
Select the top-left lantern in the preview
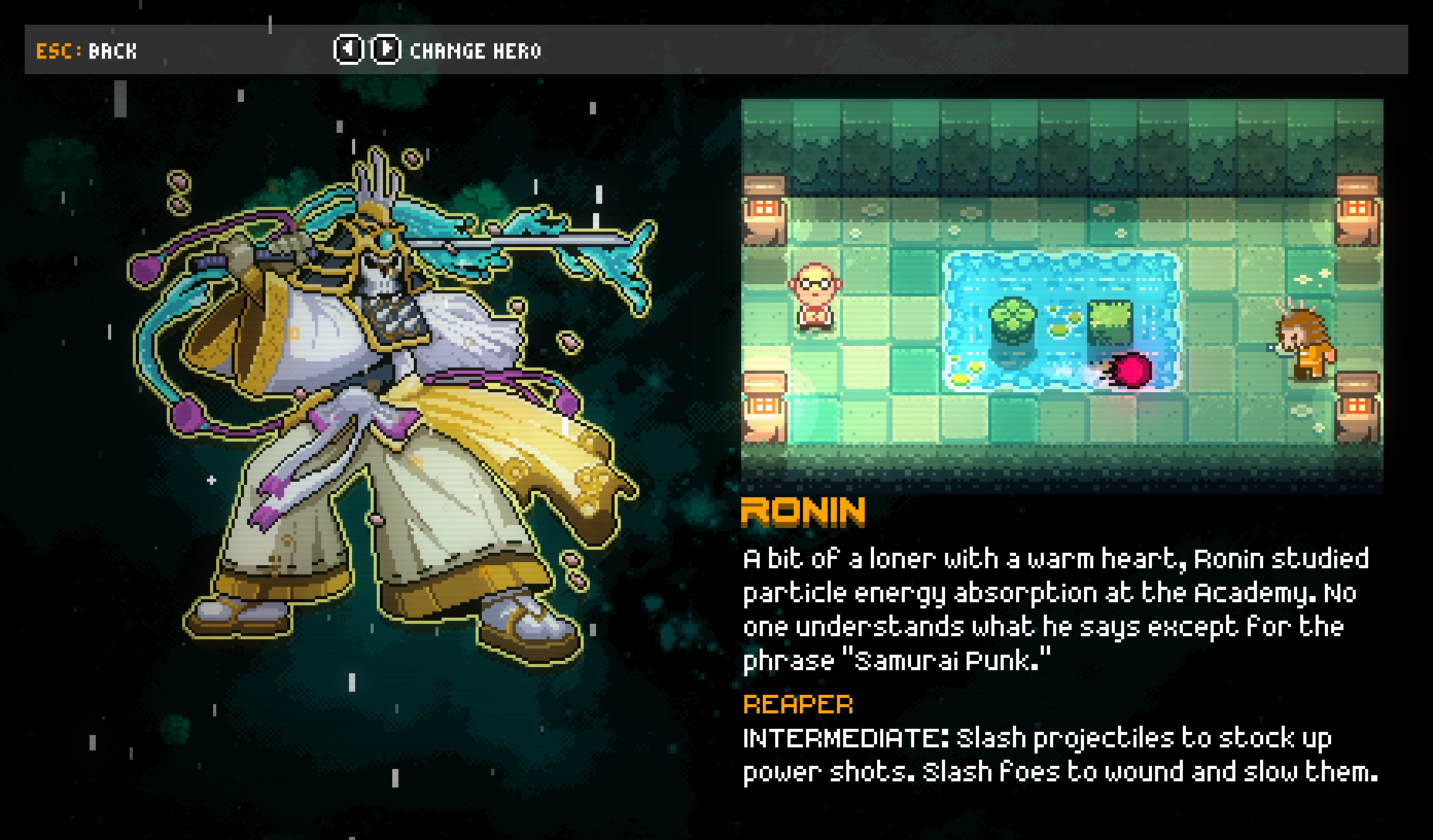tap(764, 205)
